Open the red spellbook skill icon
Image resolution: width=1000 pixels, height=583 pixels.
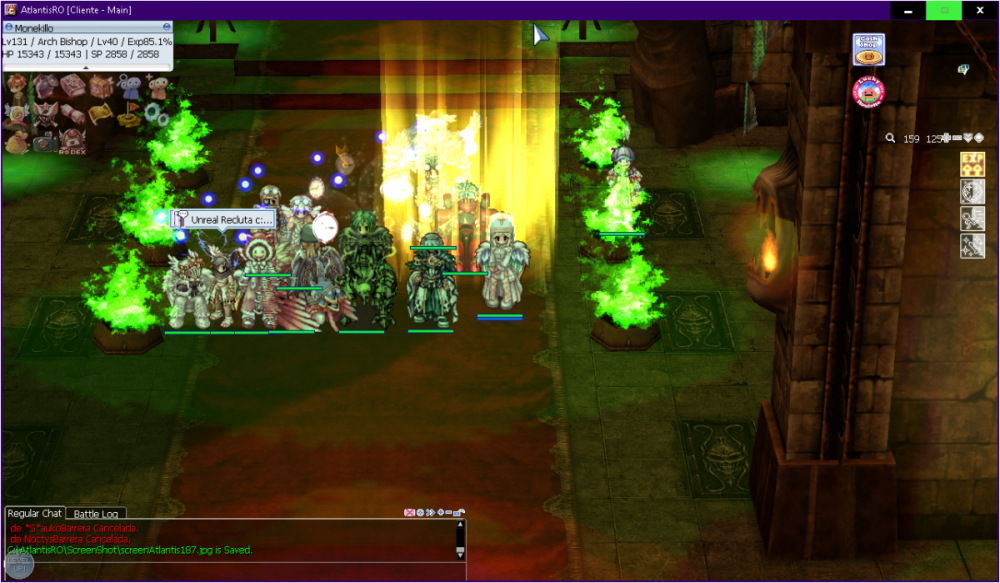click(x=74, y=87)
